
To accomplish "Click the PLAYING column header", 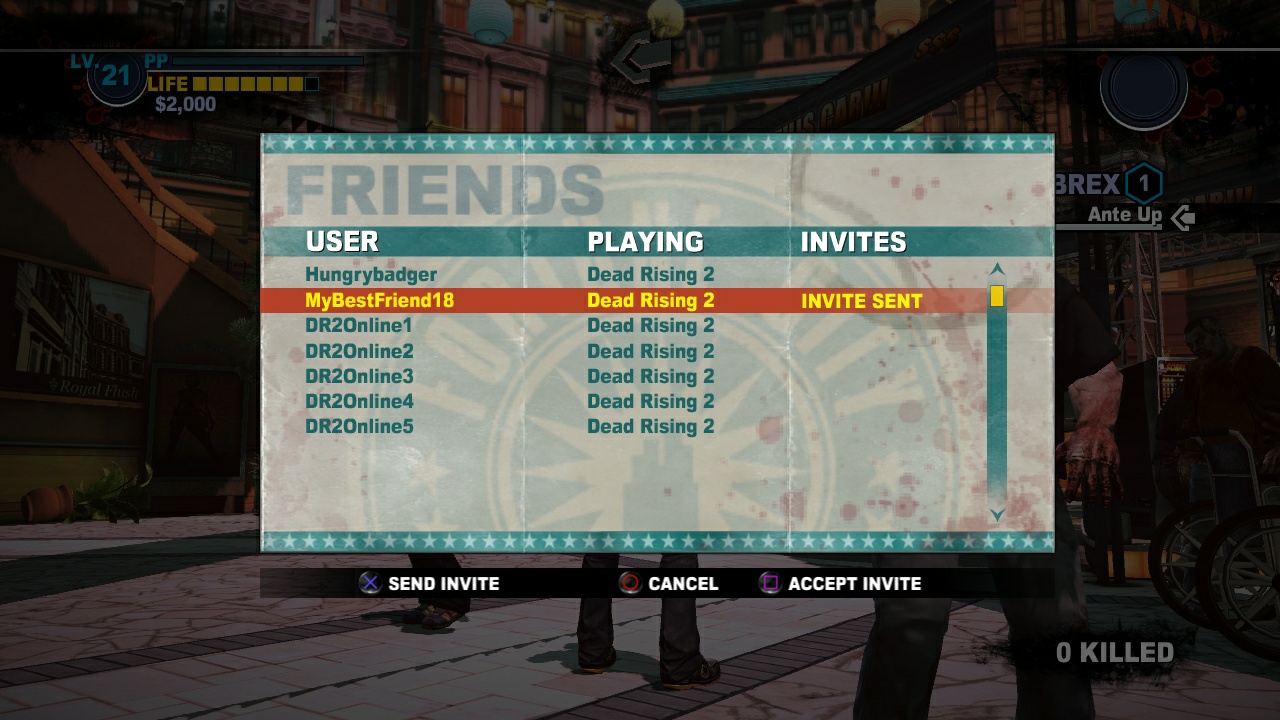I will tap(644, 241).
